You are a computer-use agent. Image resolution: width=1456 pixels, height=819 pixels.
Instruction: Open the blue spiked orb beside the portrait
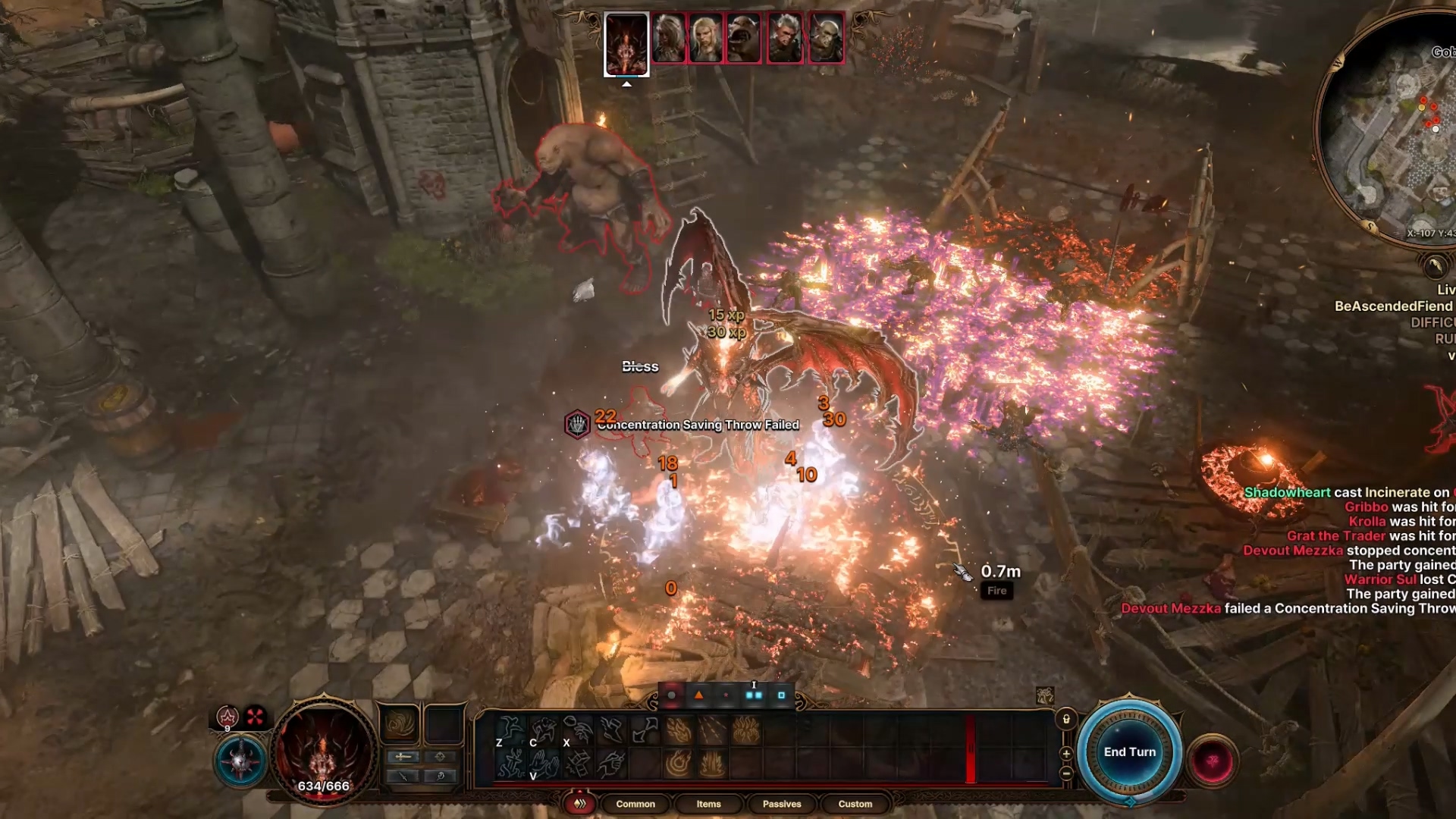point(241,761)
